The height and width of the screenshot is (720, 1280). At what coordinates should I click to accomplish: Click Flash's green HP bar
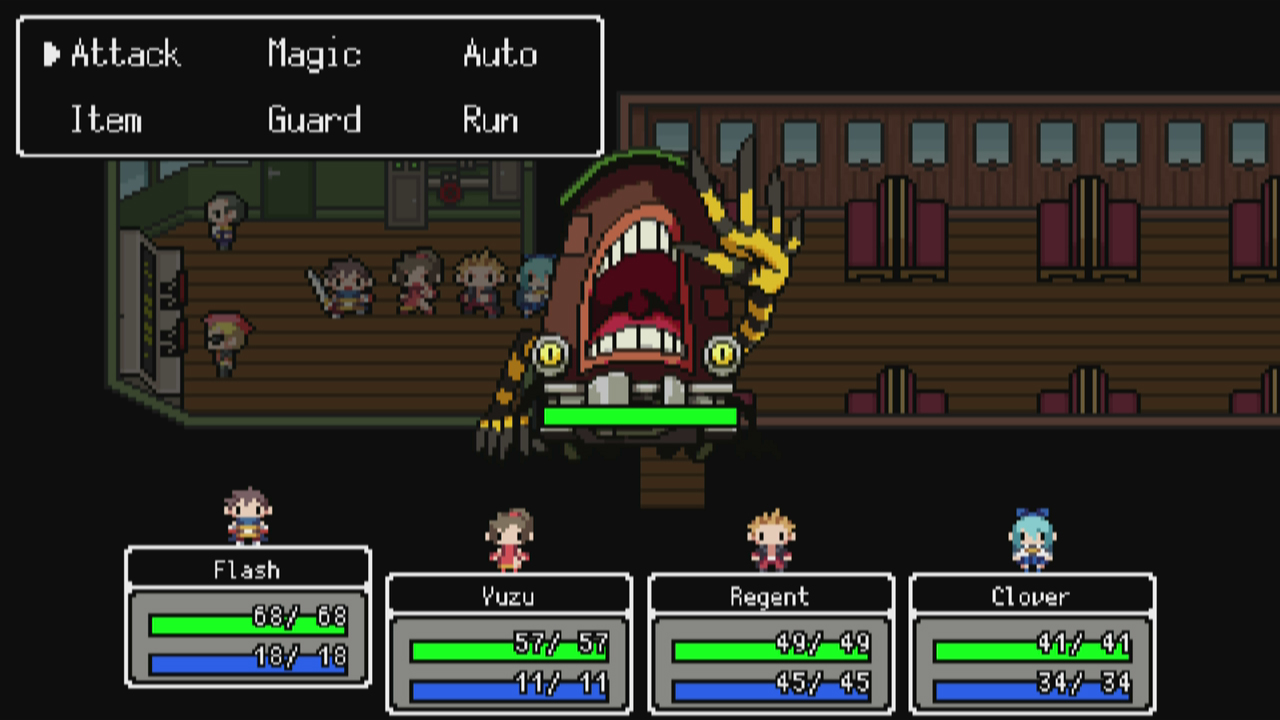click(x=246, y=621)
